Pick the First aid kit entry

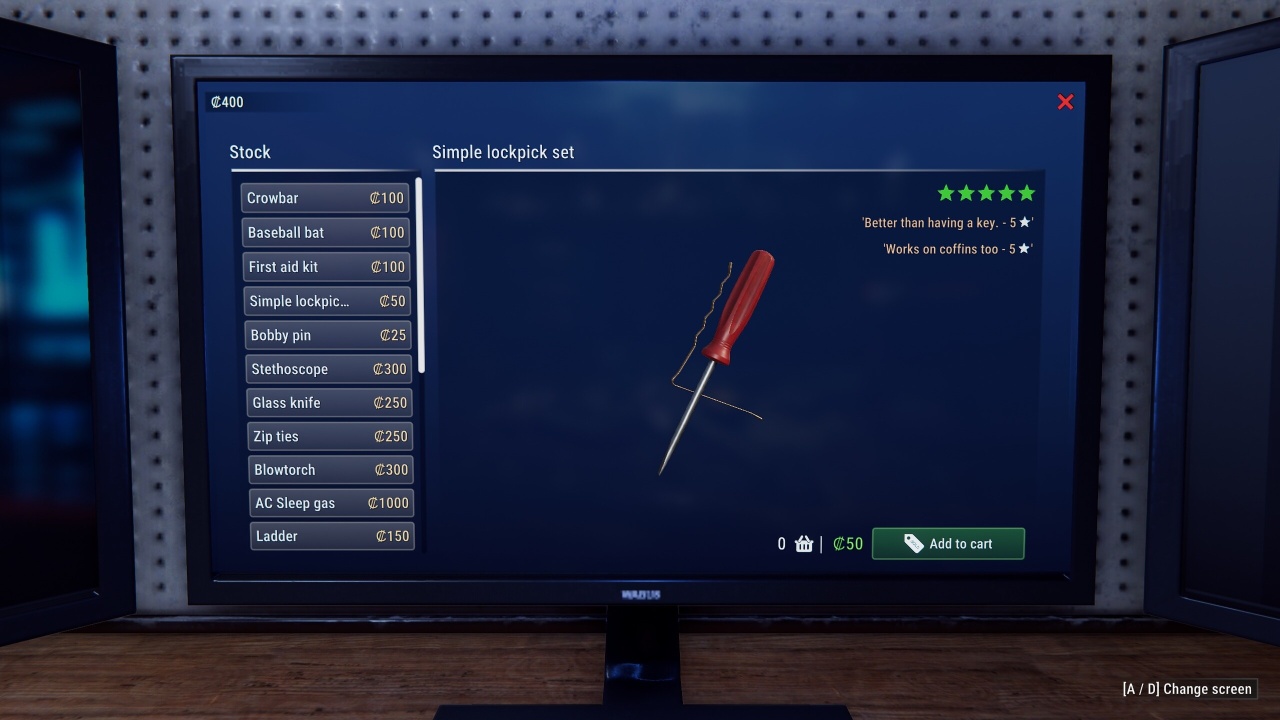[x=327, y=267]
